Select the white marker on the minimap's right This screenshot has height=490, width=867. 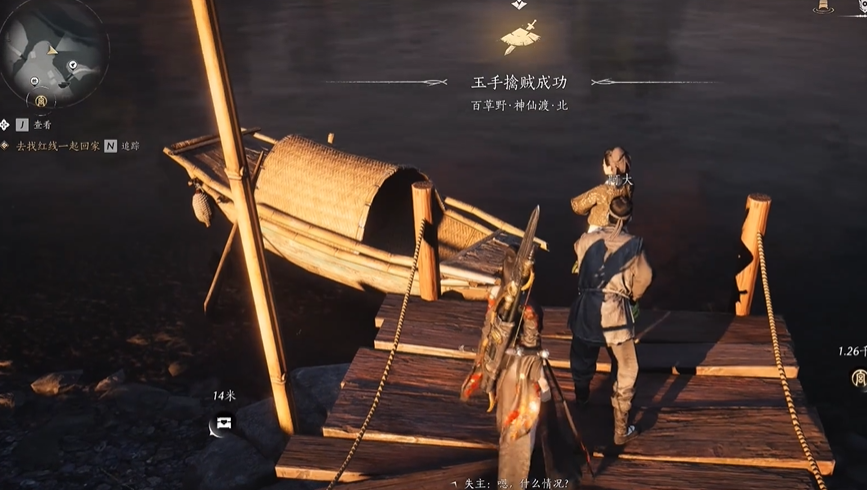pyautogui.click(x=74, y=64)
